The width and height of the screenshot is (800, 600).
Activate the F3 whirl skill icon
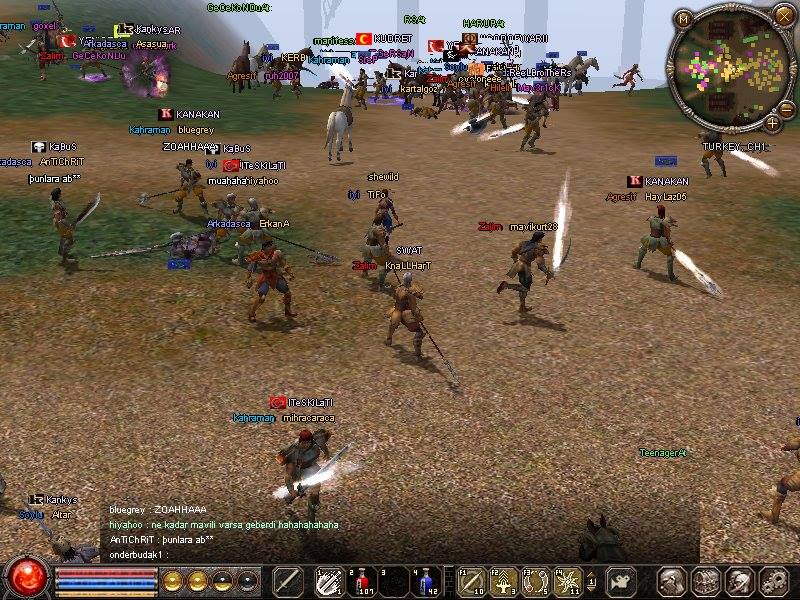pyautogui.click(x=536, y=581)
